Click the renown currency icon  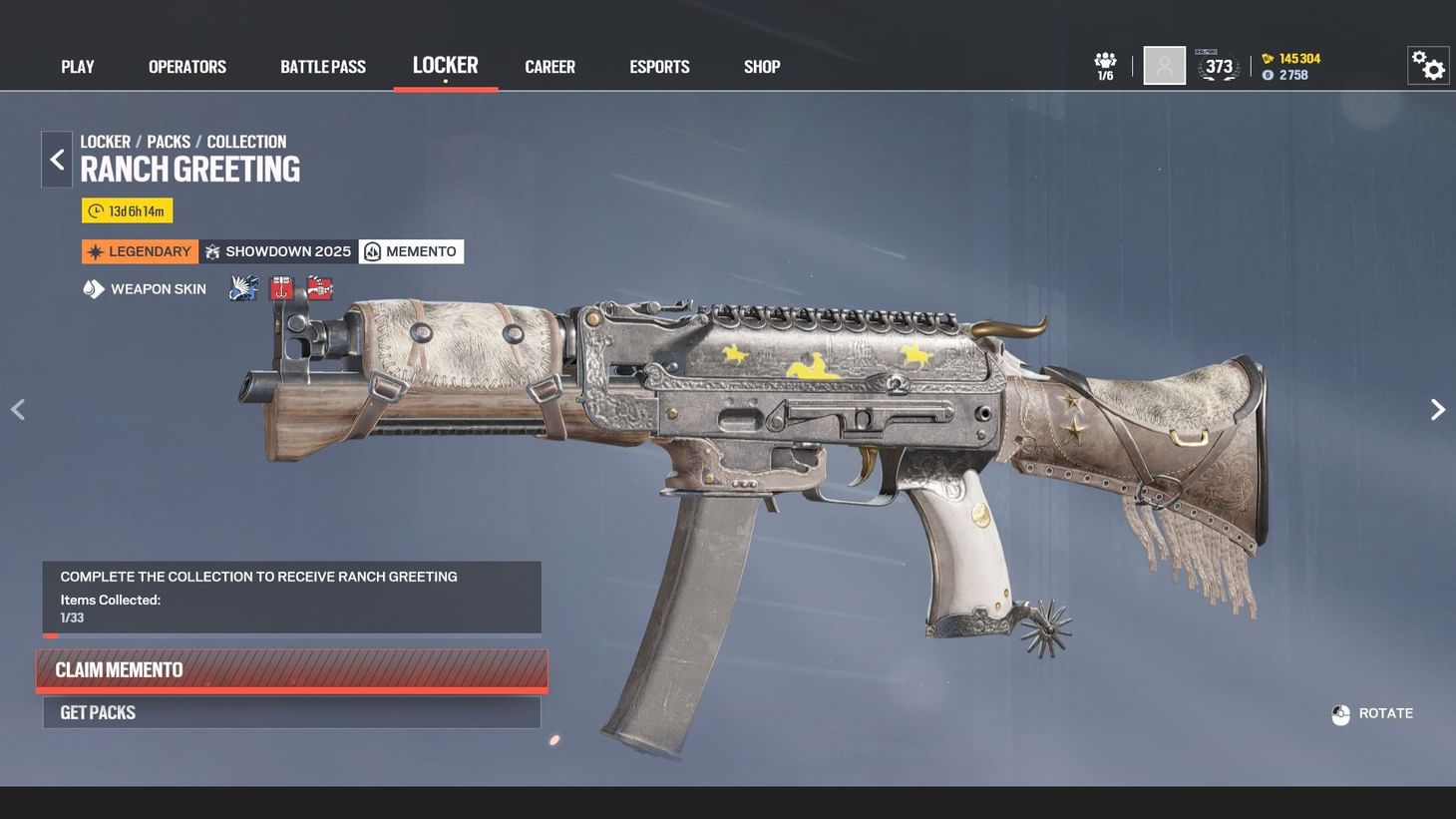pos(1268,58)
